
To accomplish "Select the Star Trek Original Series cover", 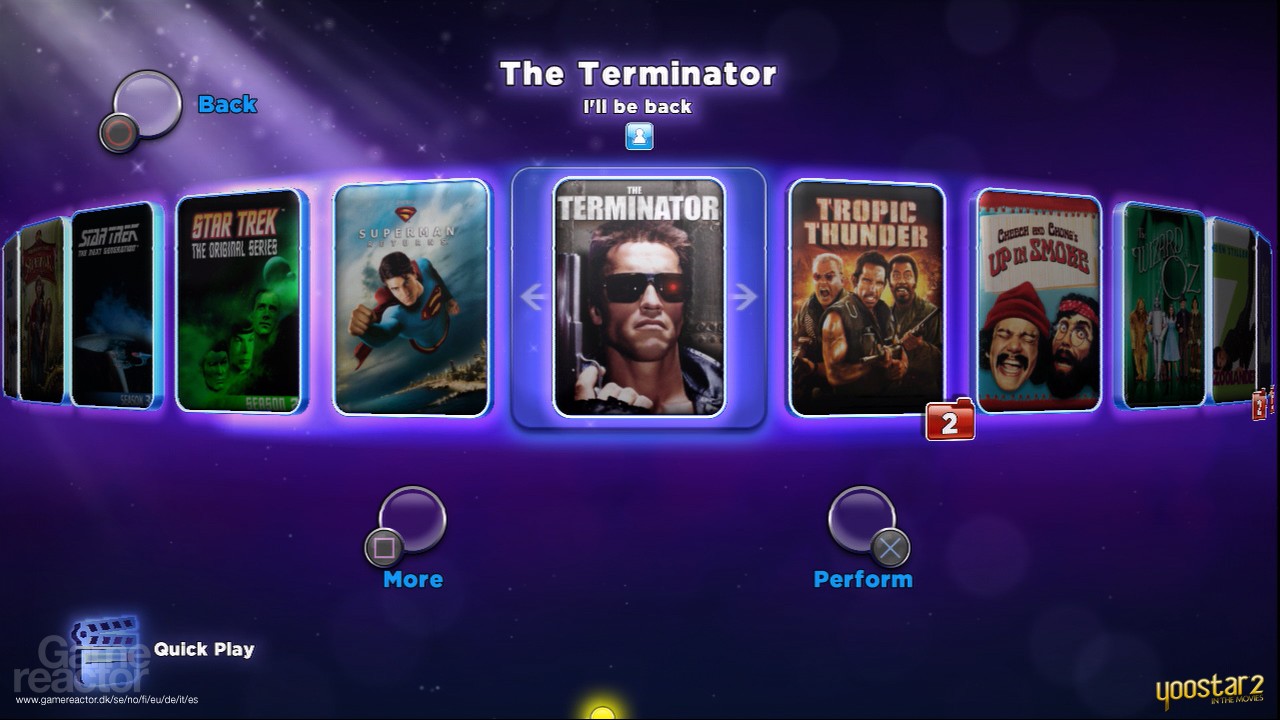I will click(239, 300).
